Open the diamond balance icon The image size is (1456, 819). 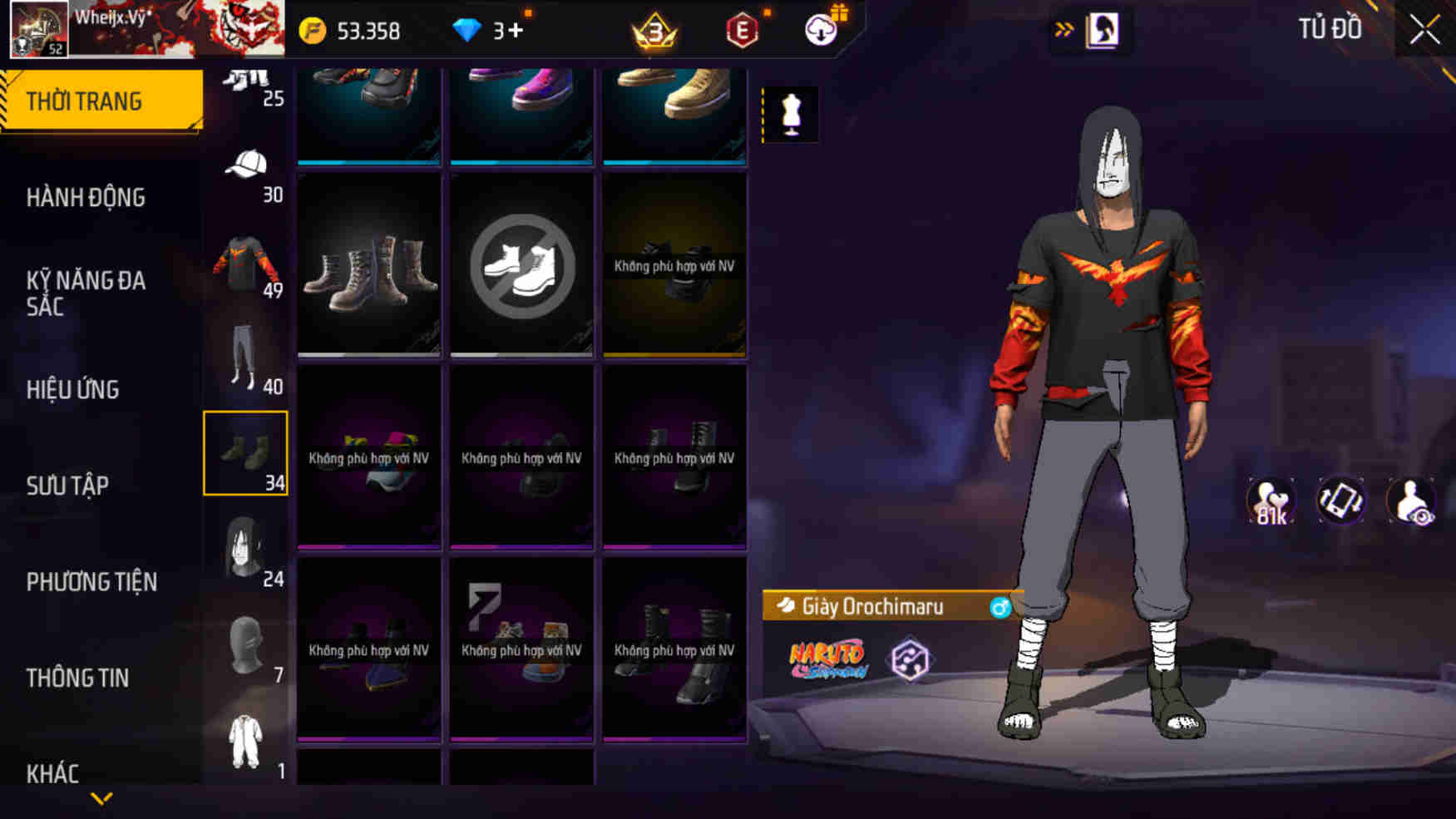point(471,30)
